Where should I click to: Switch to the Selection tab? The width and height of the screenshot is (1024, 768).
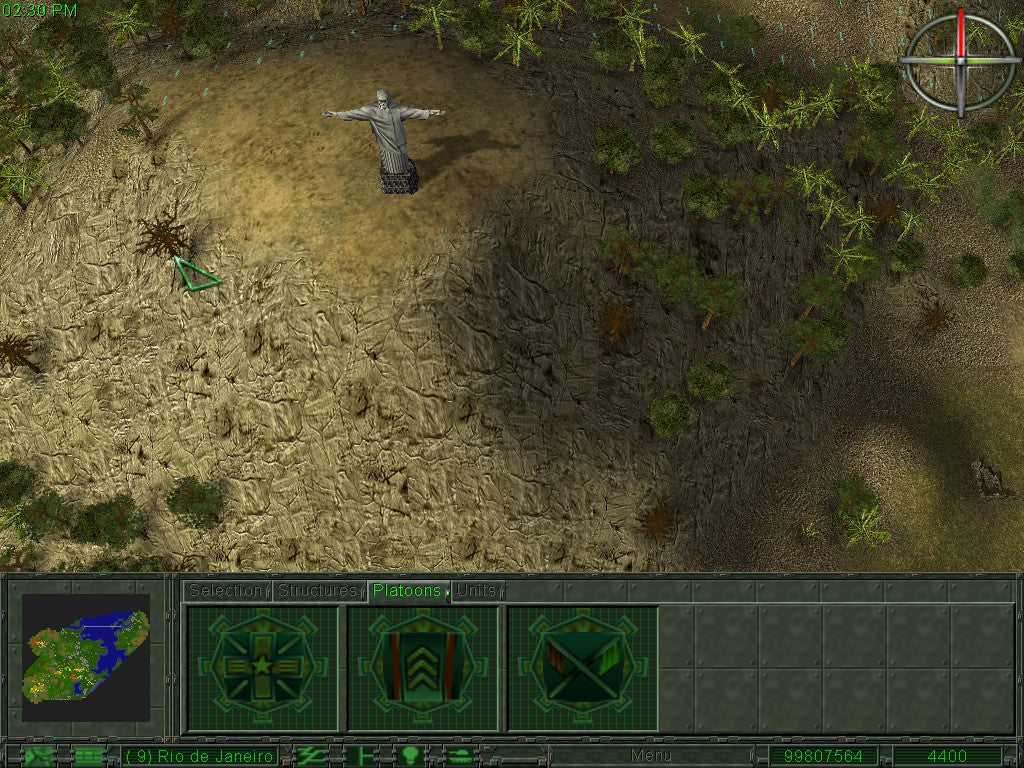tap(226, 591)
